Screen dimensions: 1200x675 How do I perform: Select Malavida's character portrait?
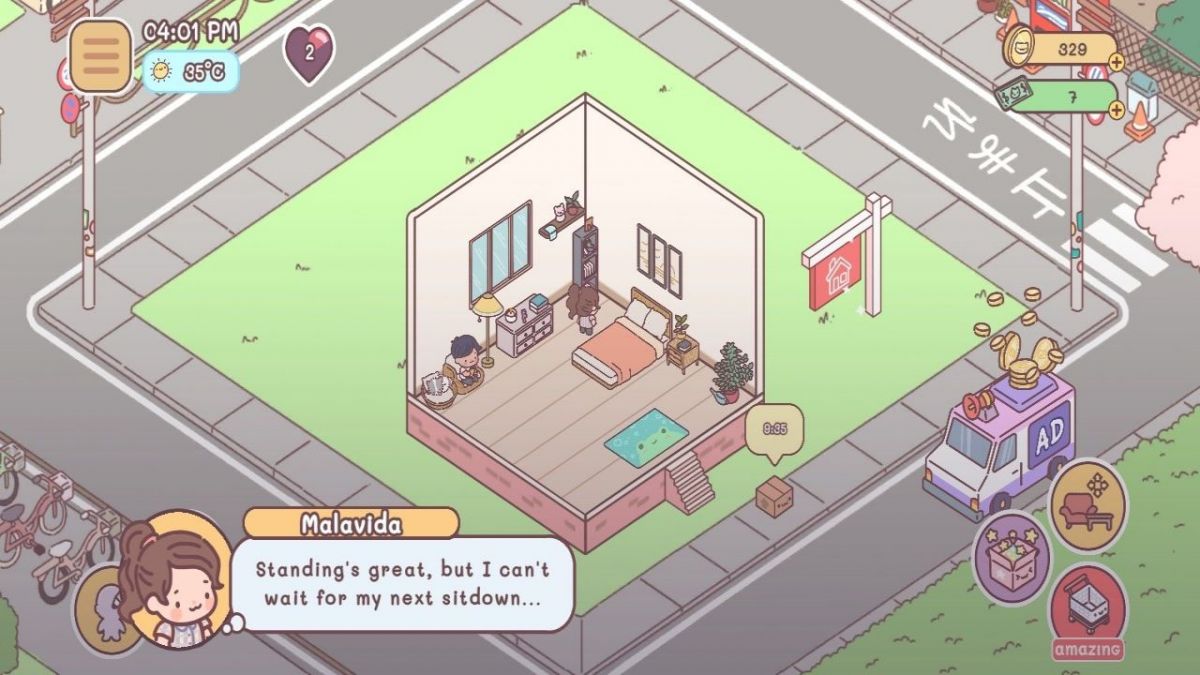point(175,580)
